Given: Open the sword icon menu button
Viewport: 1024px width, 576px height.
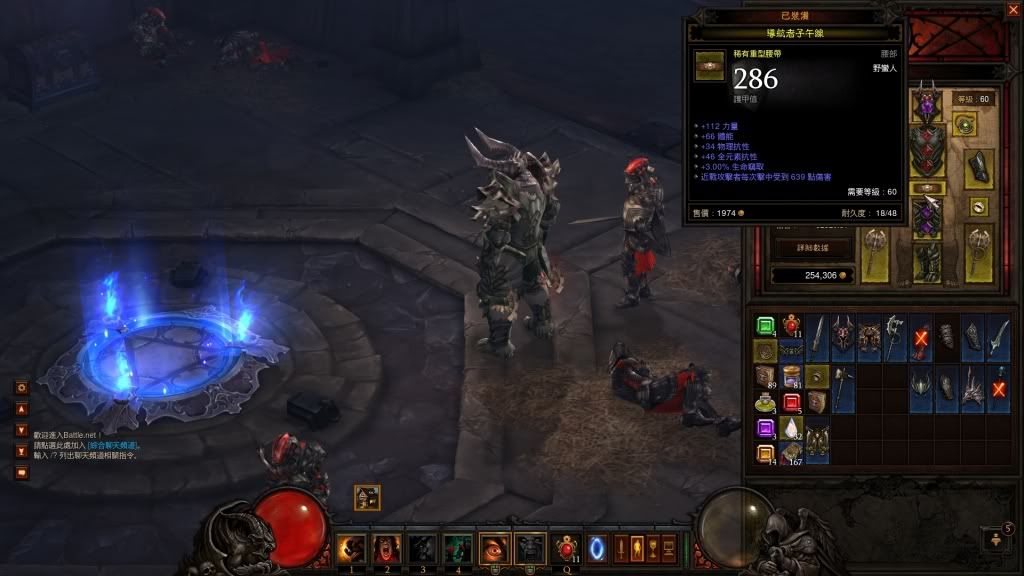Looking at the screenshot, I should pos(622,547).
